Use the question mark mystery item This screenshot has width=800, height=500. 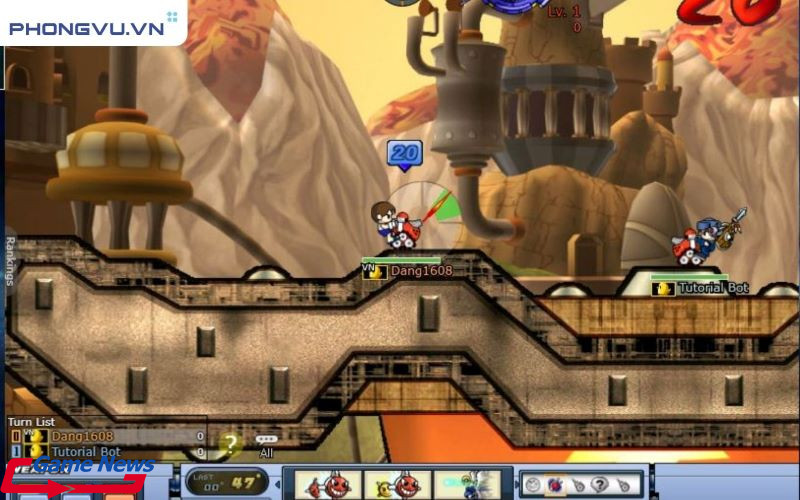point(600,484)
